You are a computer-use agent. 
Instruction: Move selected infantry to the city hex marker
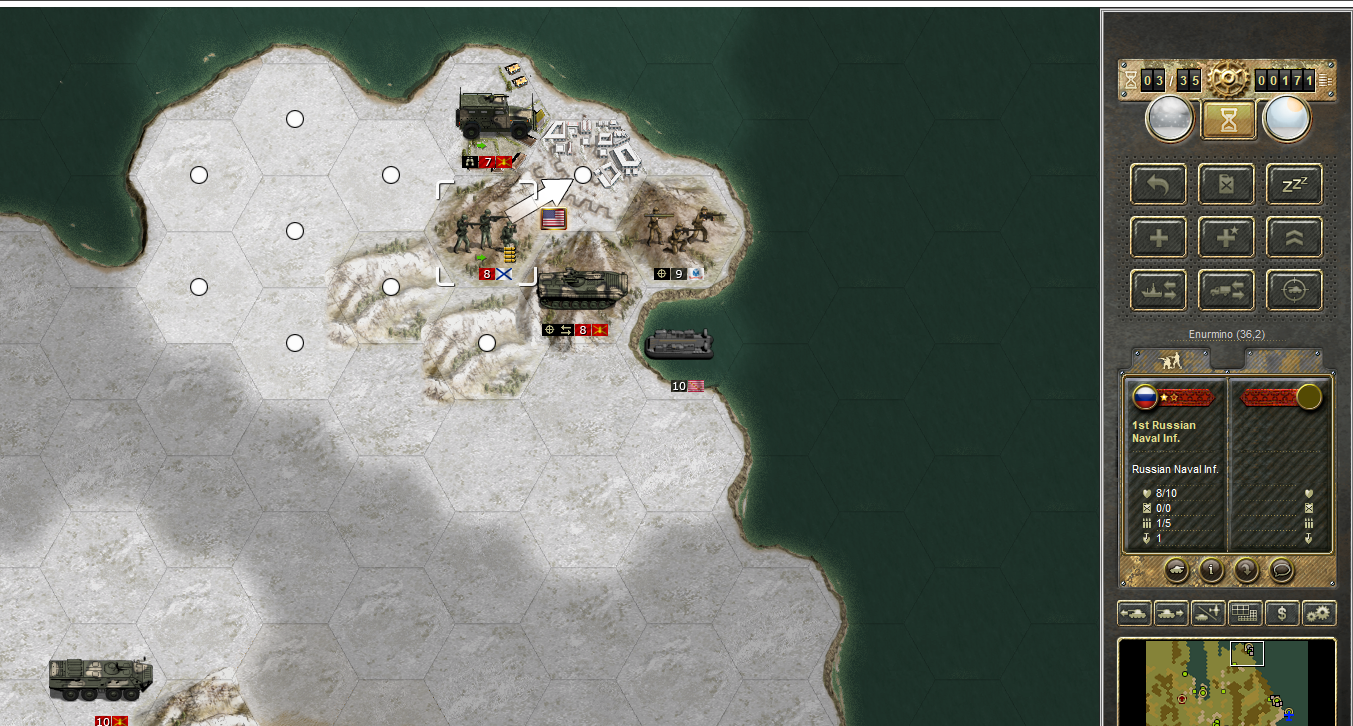click(x=583, y=175)
